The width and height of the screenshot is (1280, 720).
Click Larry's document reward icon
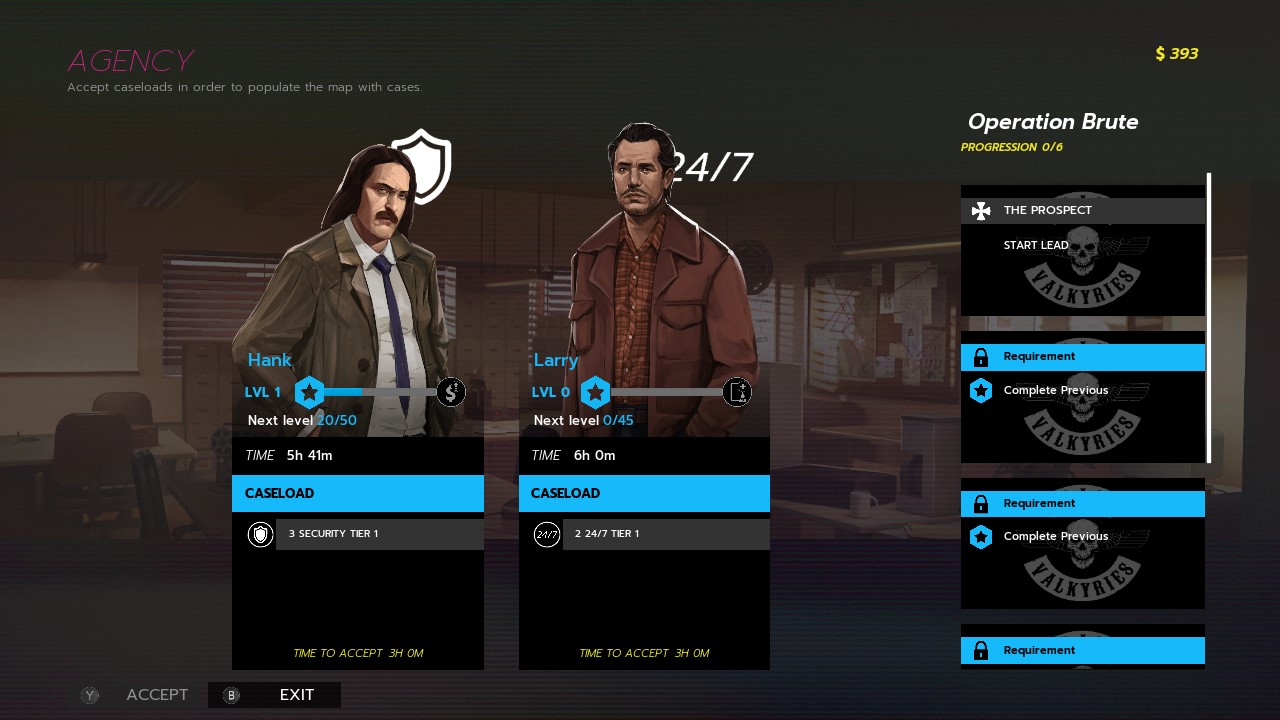pos(737,392)
